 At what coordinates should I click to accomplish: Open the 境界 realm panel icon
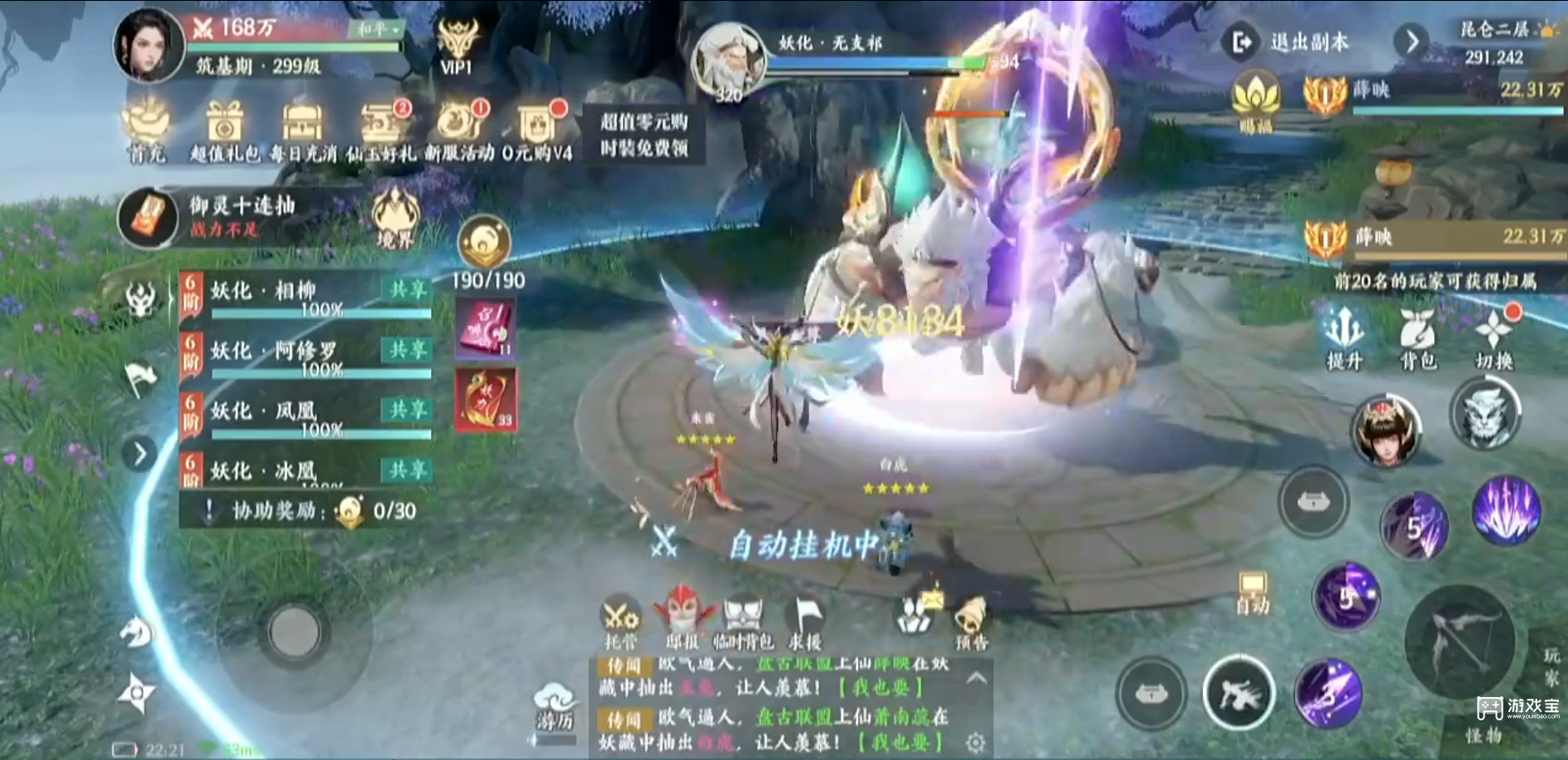395,217
